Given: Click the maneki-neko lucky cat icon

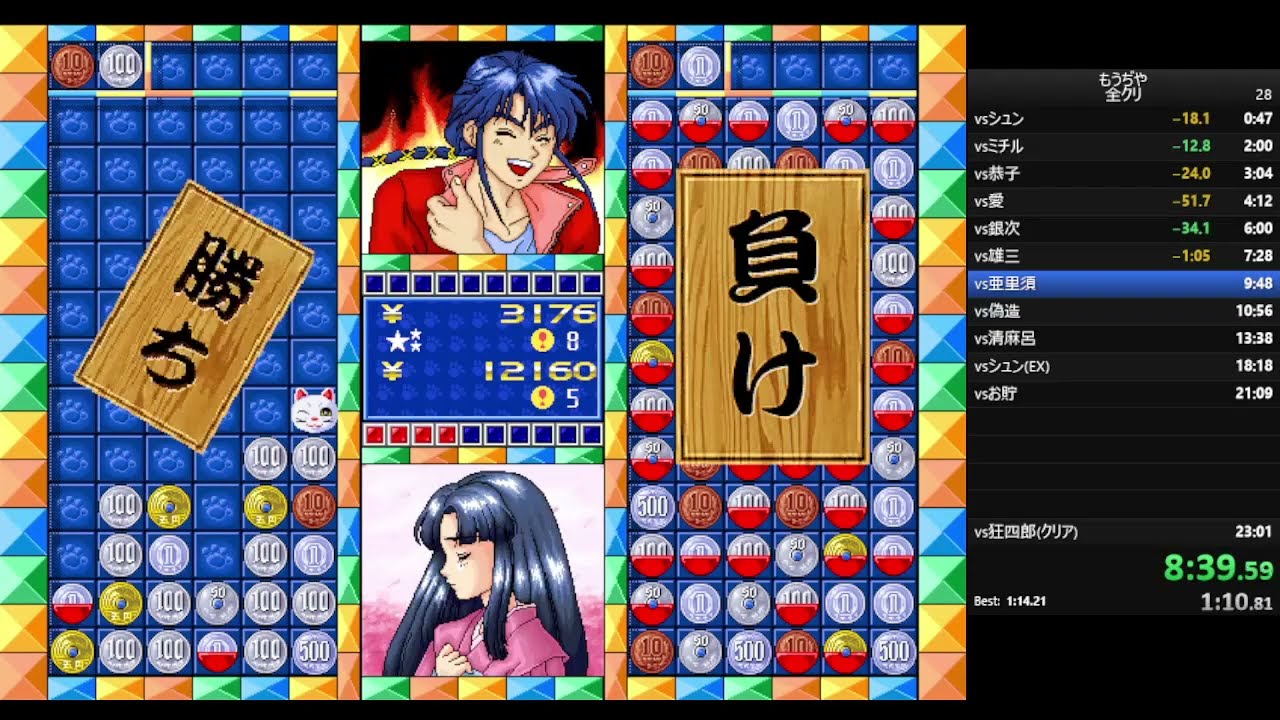Looking at the screenshot, I should tap(314, 412).
